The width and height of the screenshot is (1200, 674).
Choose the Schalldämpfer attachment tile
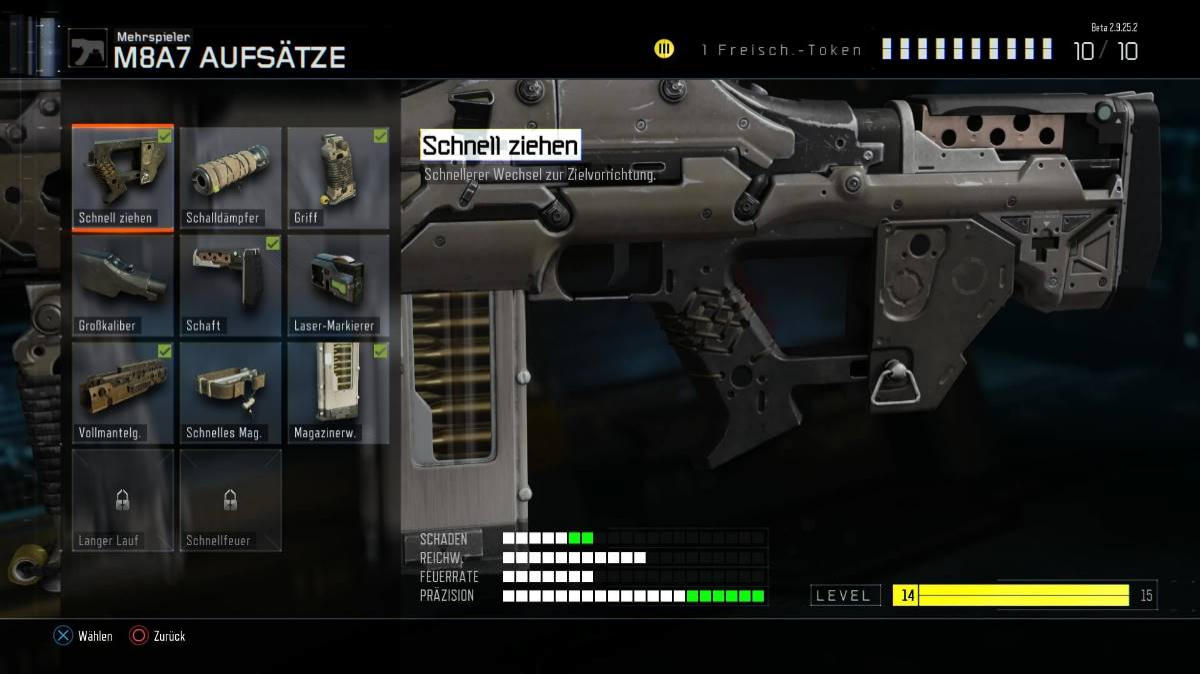[230, 178]
